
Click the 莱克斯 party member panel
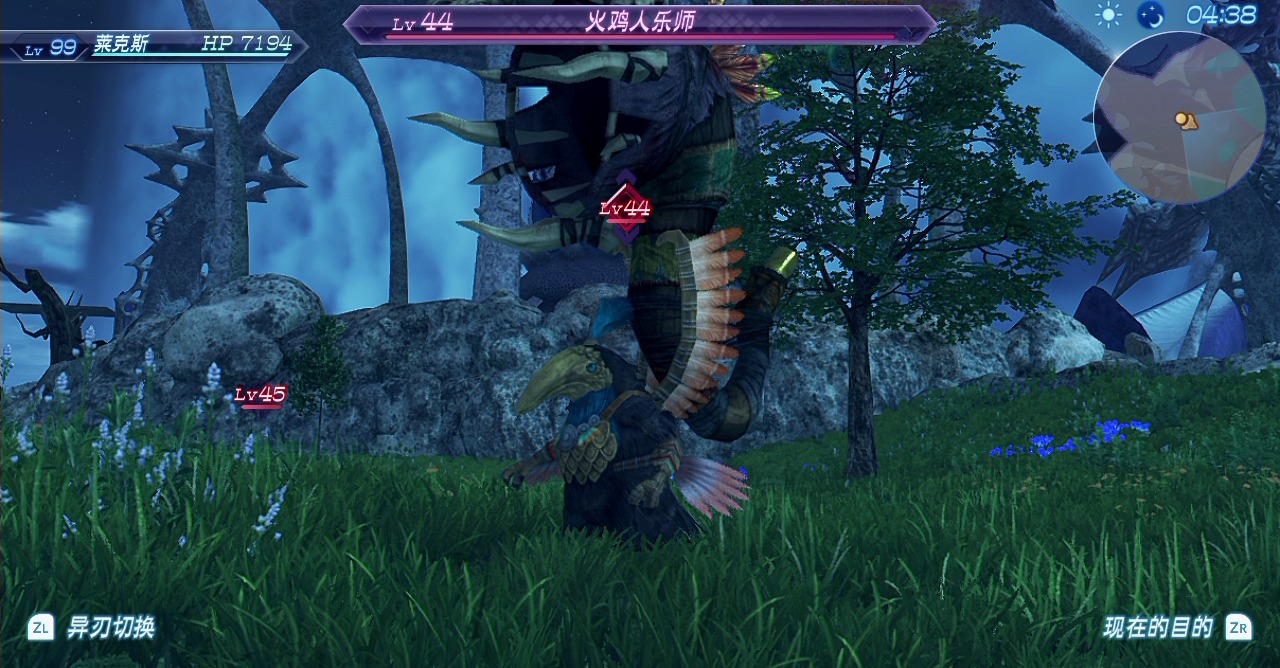[x=153, y=45]
